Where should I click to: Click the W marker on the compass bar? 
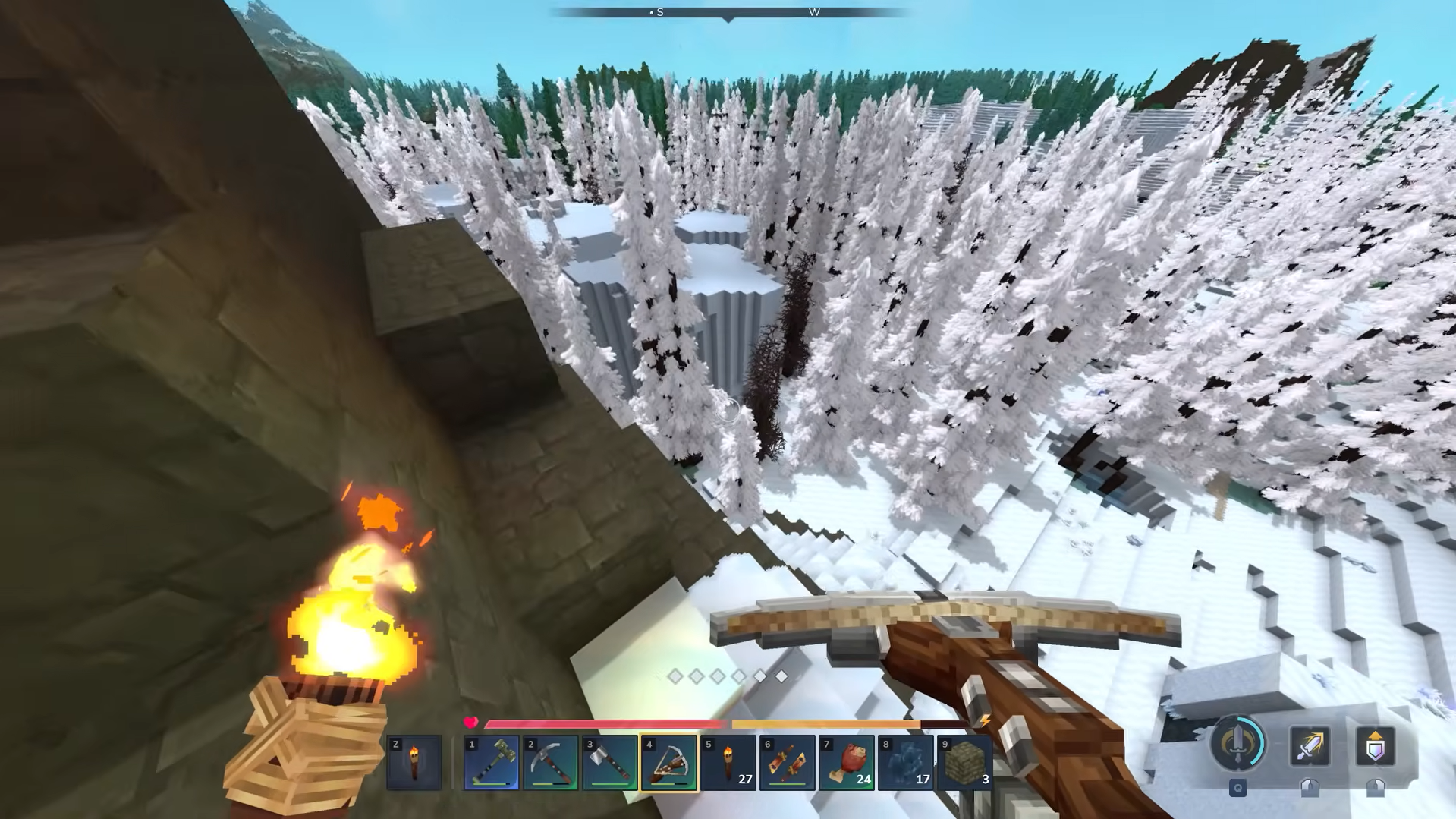[815, 12]
